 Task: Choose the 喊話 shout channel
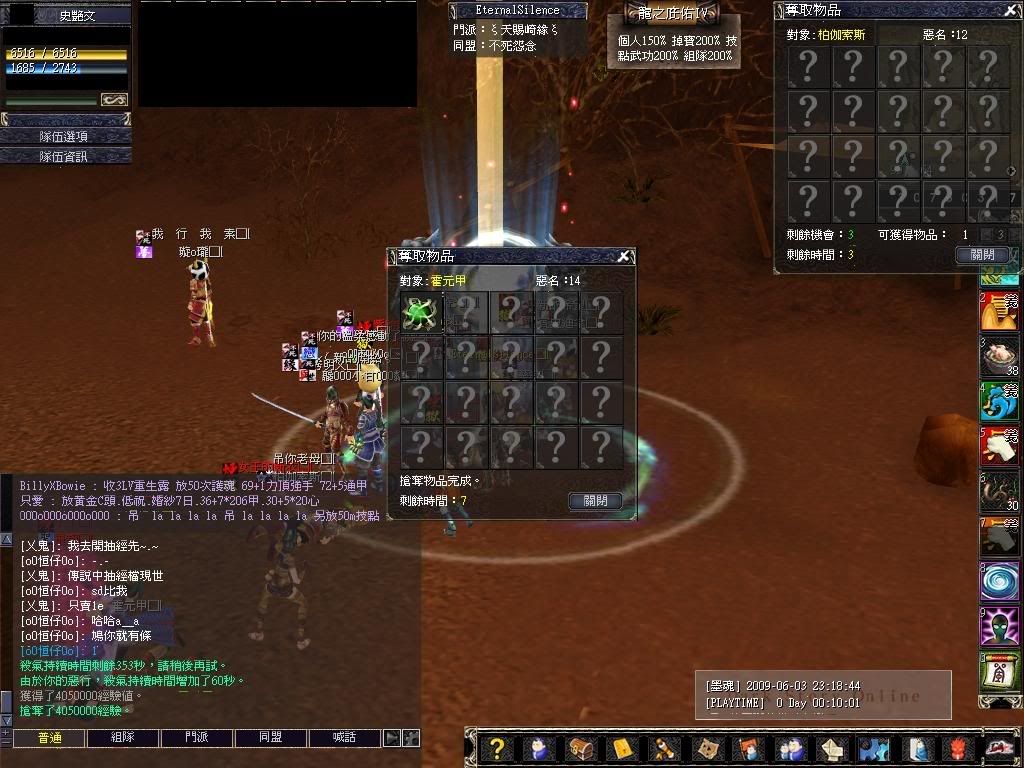[345, 738]
